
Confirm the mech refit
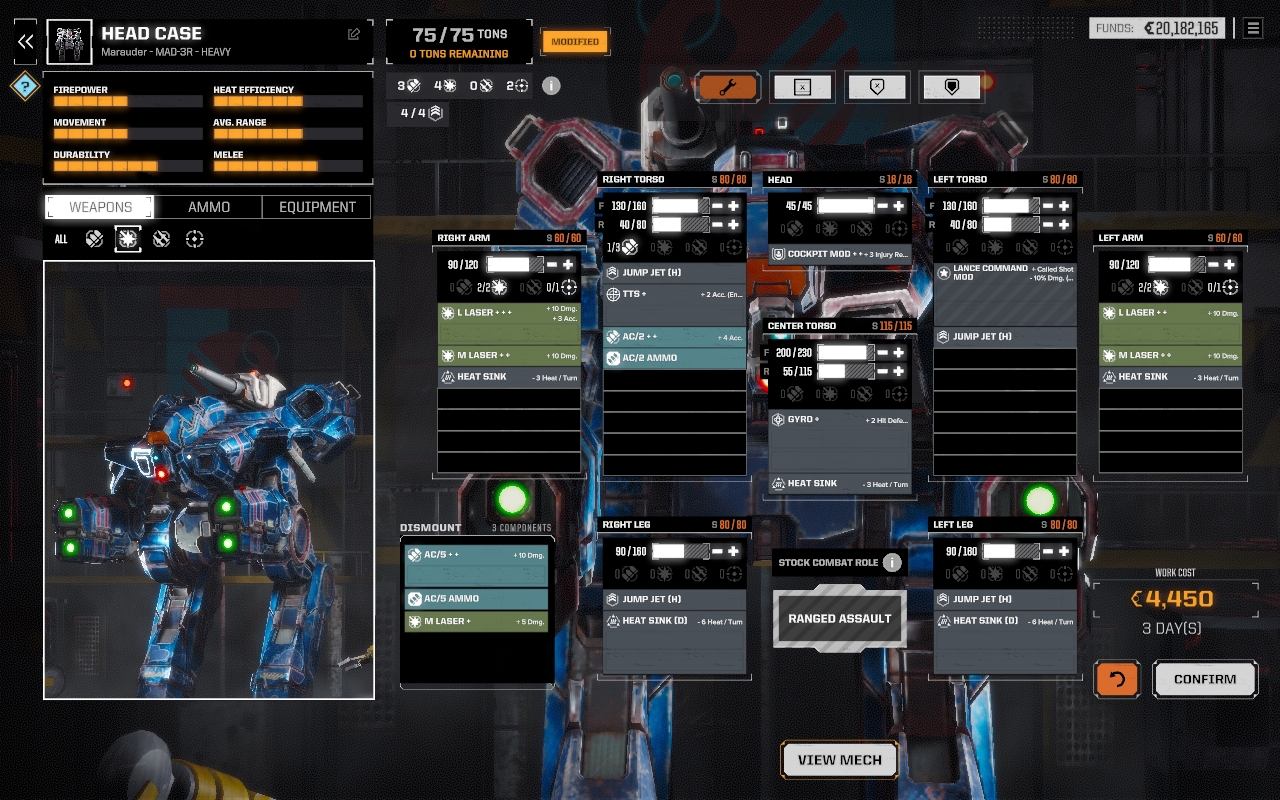(x=1204, y=679)
